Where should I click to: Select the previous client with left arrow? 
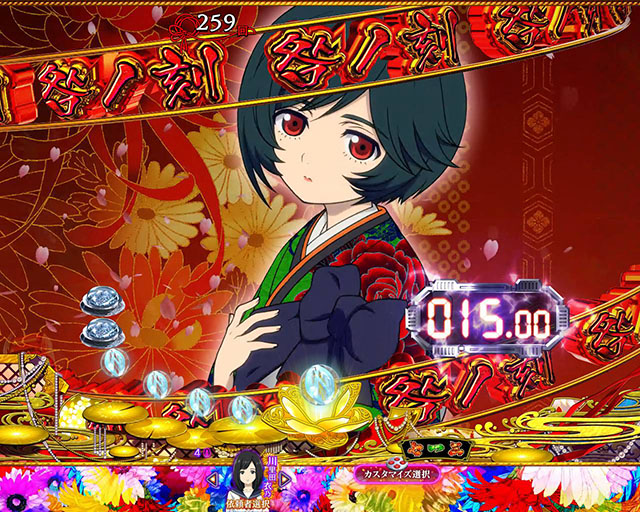pos(211,478)
